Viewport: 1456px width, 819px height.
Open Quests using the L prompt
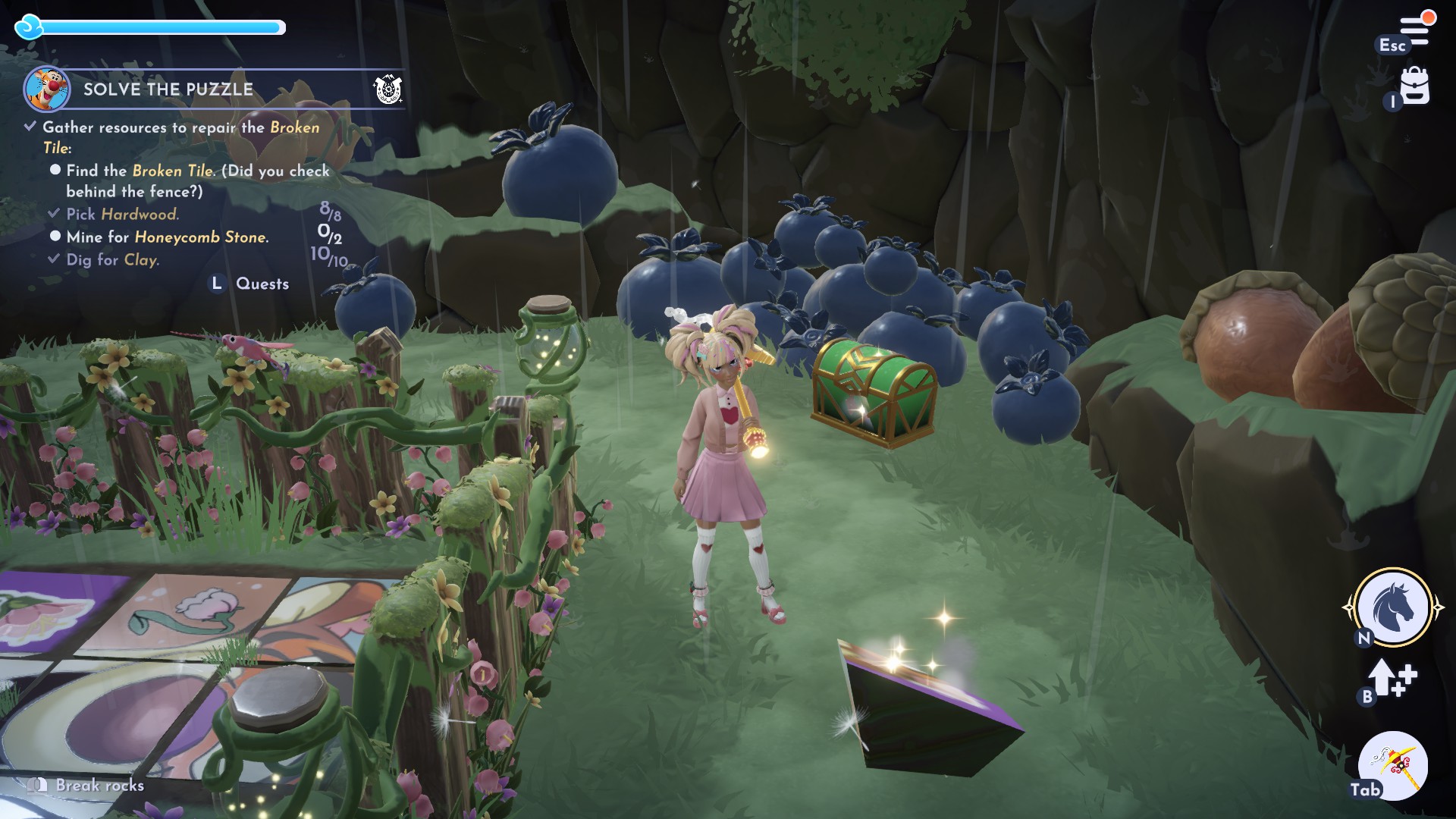click(215, 284)
